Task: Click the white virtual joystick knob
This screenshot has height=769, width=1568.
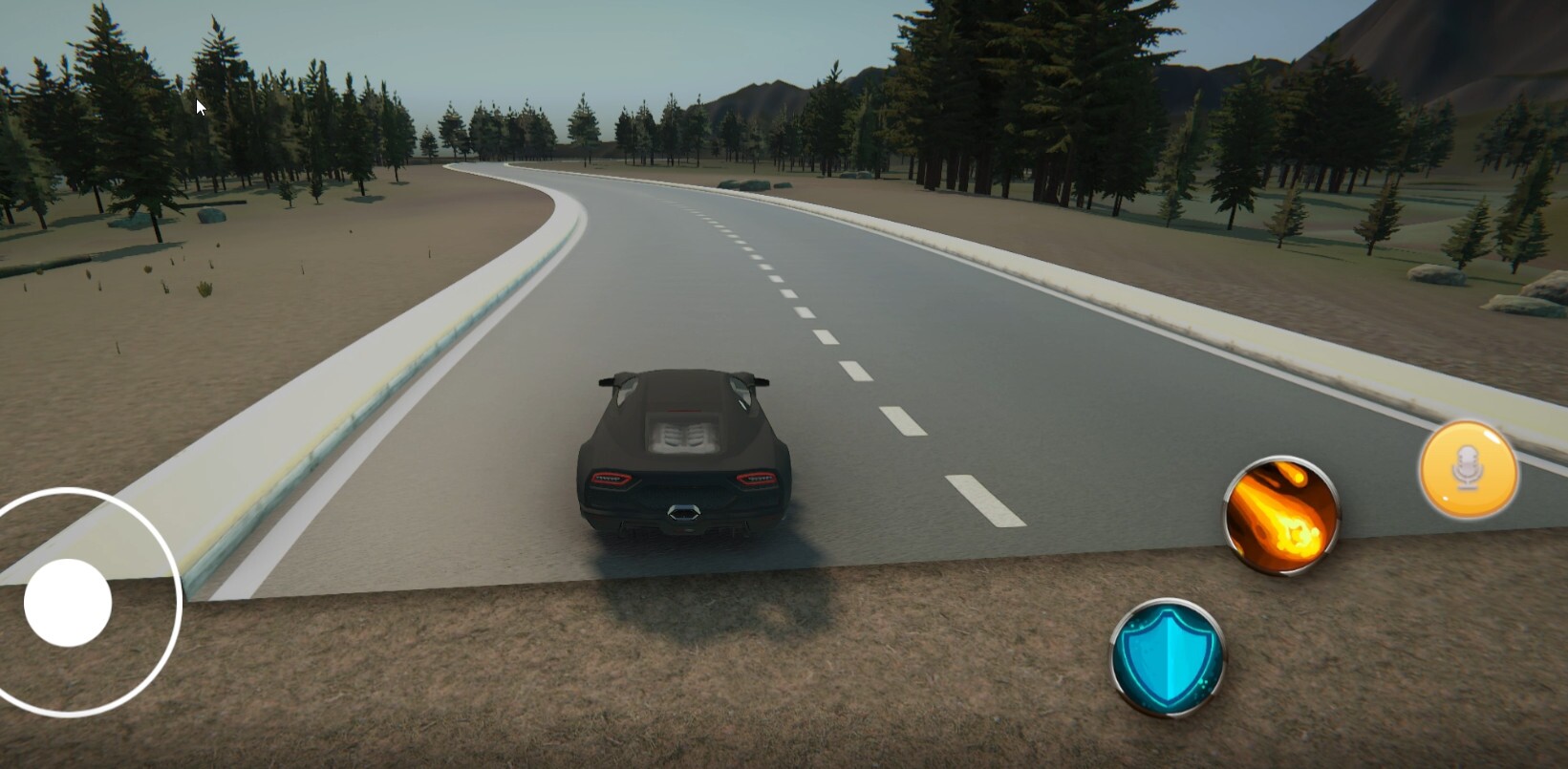Action: pyautogui.click(x=68, y=603)
